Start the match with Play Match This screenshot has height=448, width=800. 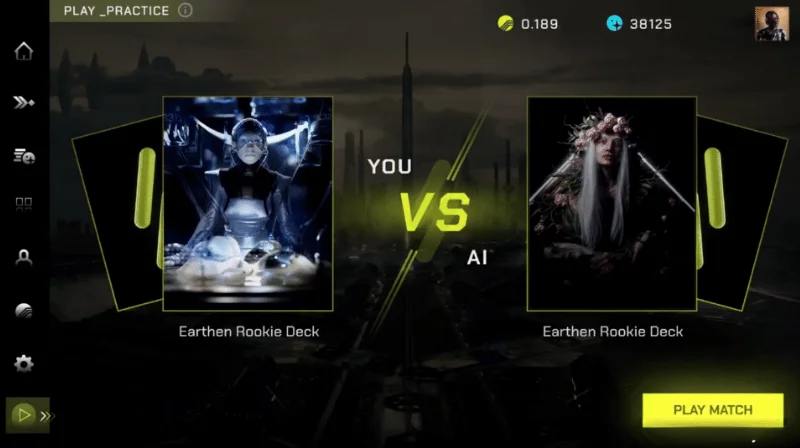tap(712, 410)
